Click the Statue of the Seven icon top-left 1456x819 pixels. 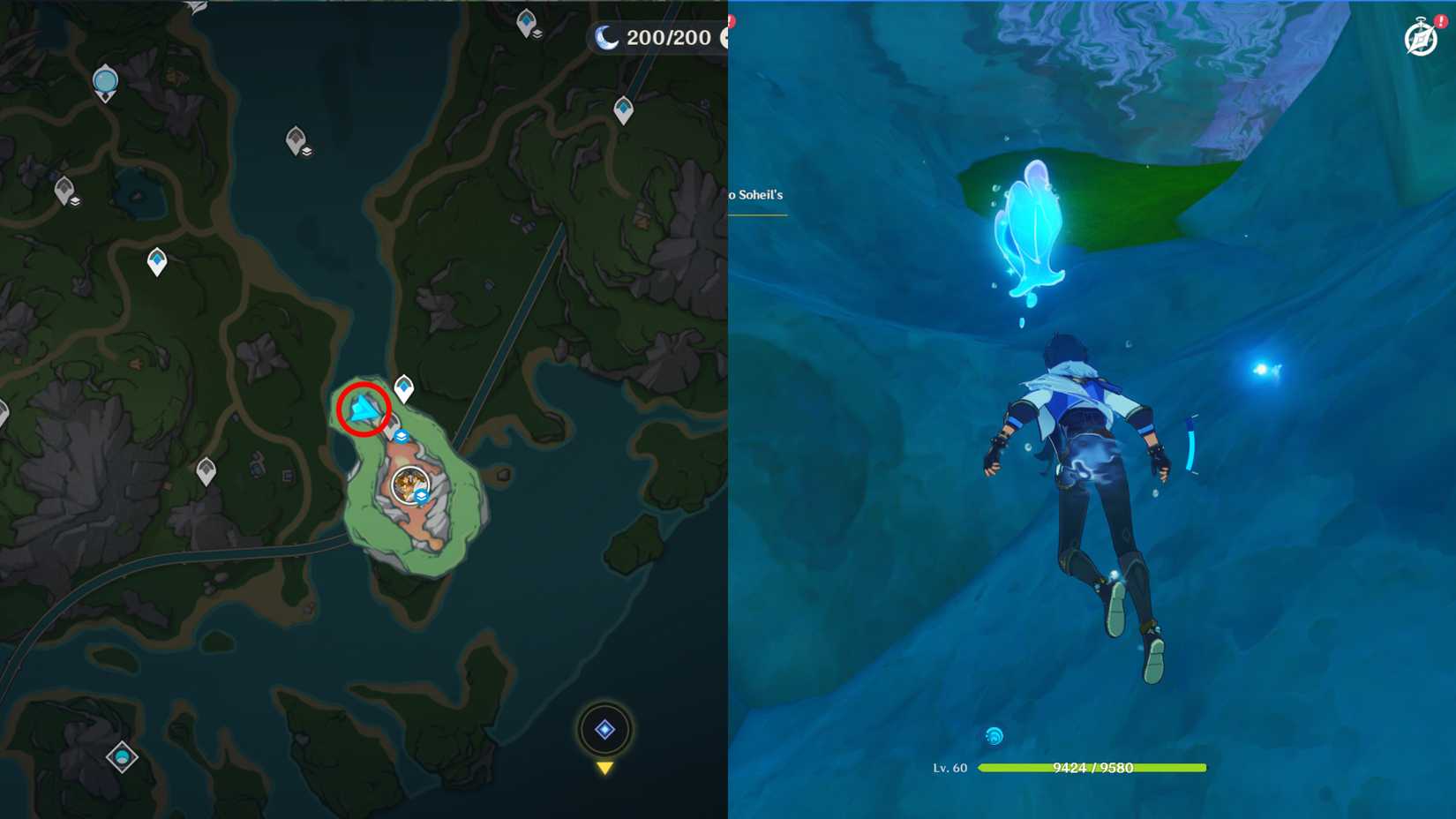pyautogui.click(x=103, y=79)
